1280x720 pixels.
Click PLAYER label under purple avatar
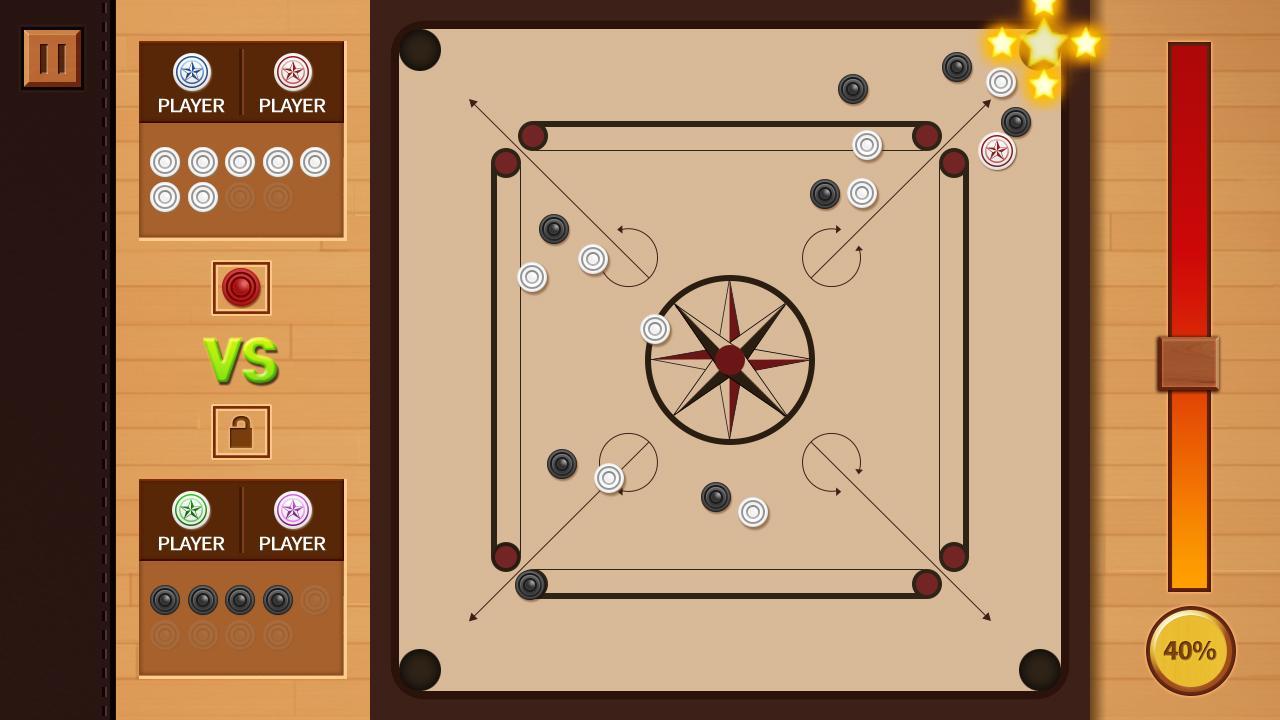(x=292, y=544)
